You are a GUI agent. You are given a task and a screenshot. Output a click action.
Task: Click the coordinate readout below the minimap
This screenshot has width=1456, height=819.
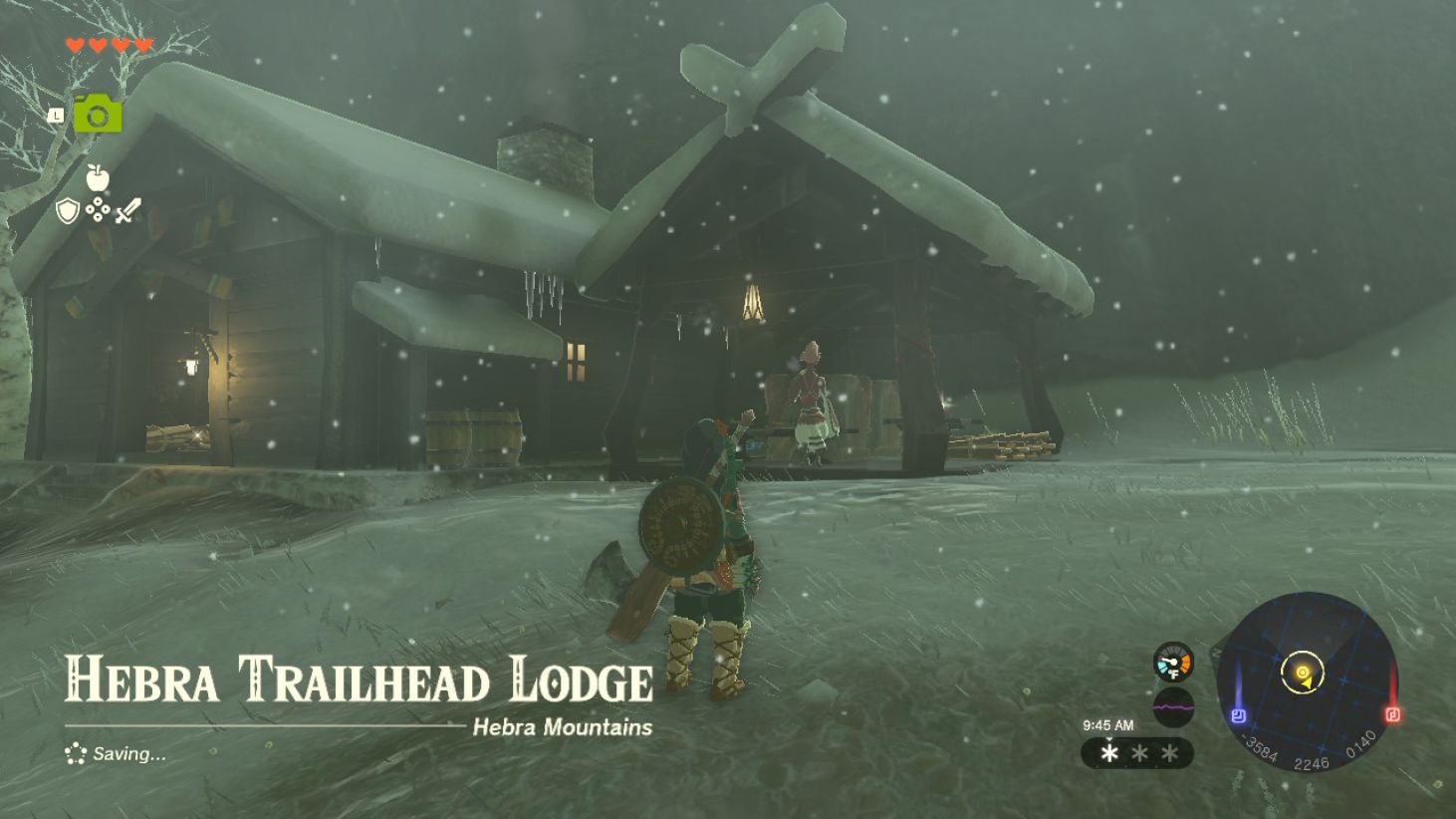(1311, 761)
